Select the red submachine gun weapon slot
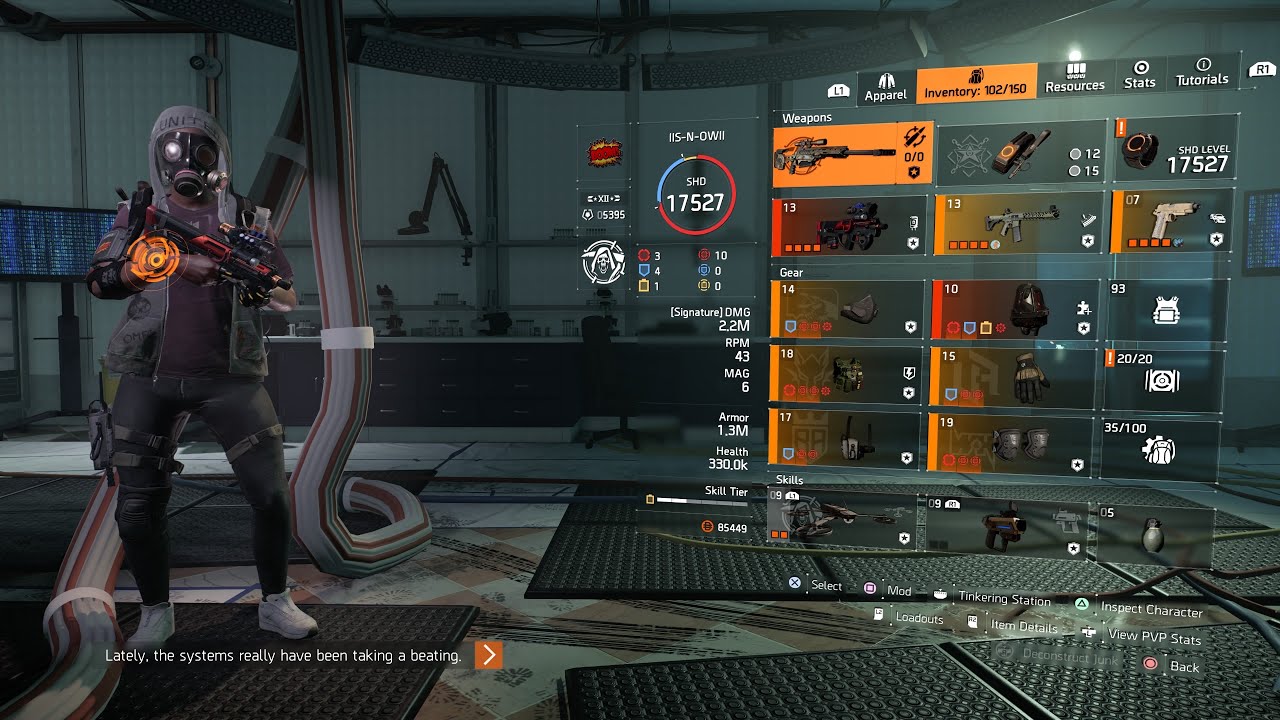Viewport: 1280px width, 720px height. click(x=849, y=227)
